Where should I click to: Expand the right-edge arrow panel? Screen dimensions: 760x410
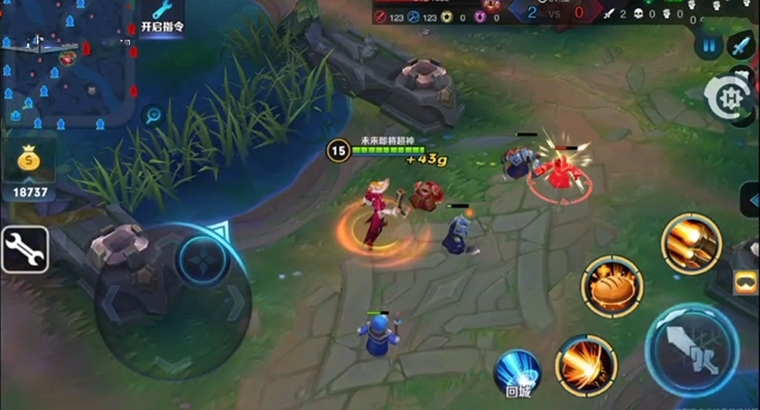749,198
